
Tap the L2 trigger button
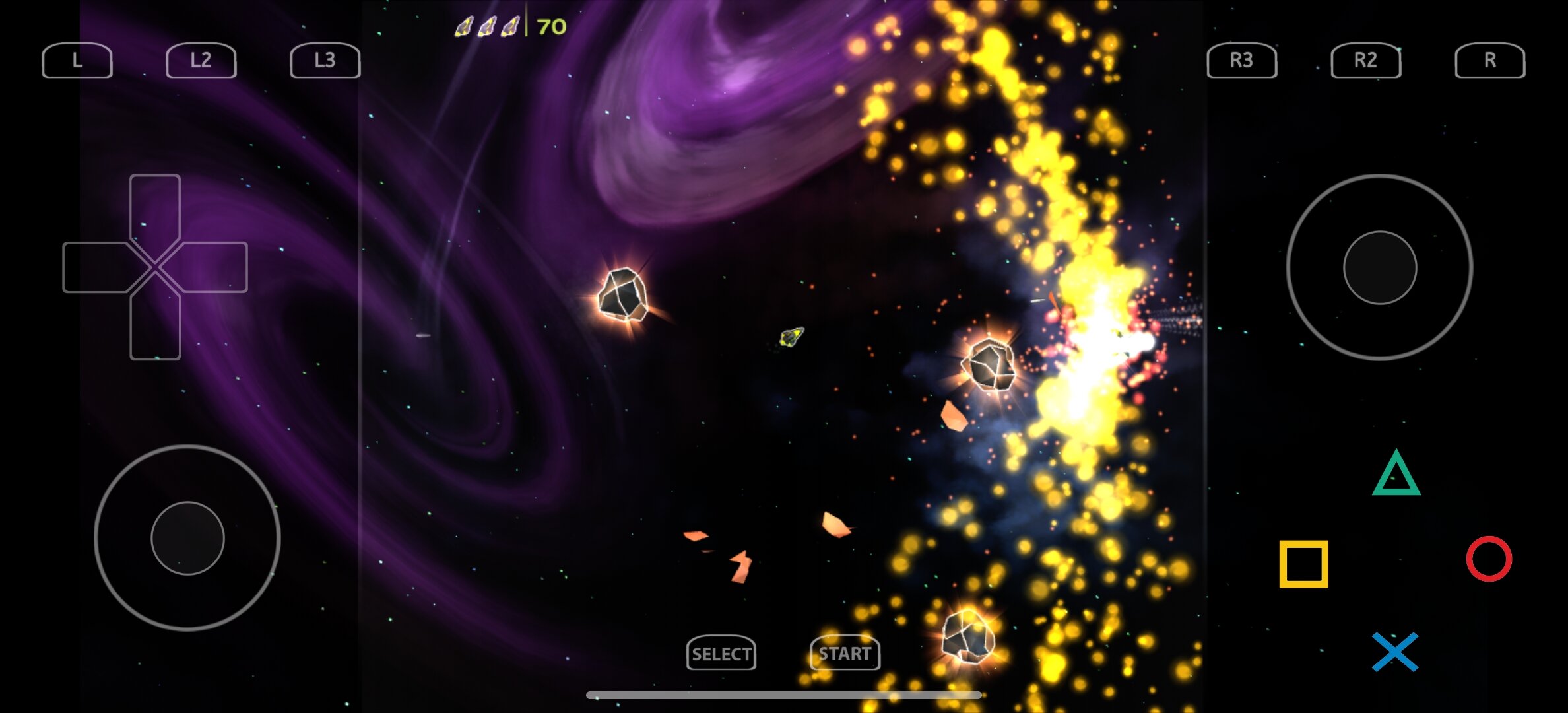201,61
